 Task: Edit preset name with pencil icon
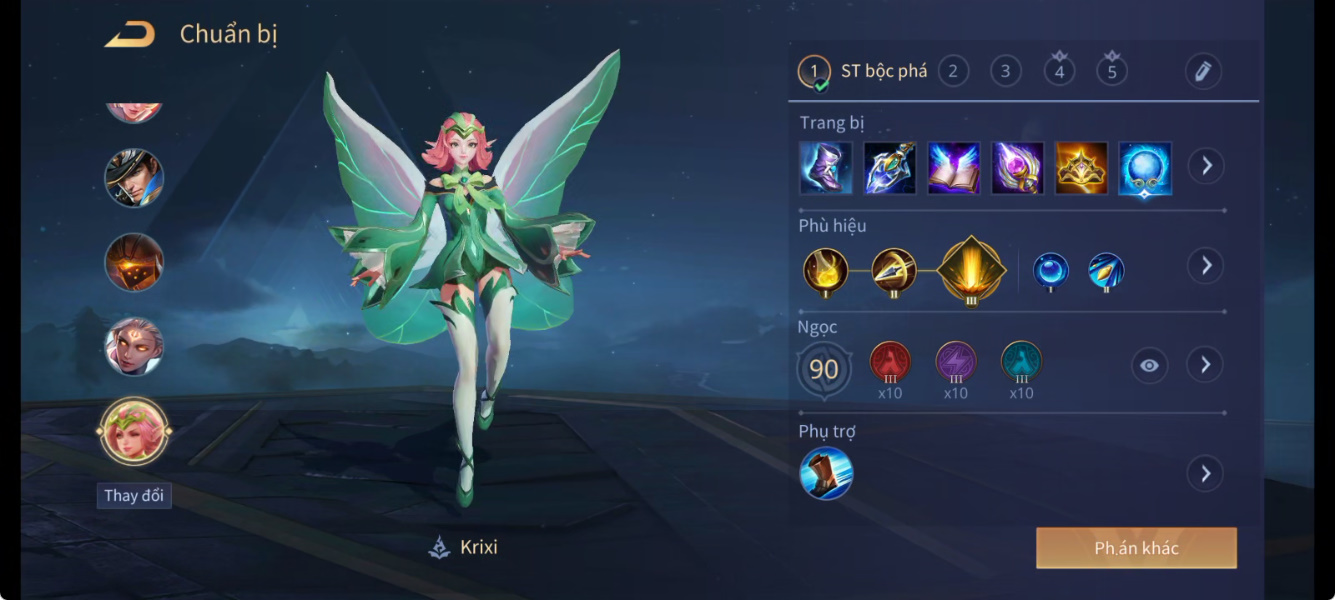tap(1203, 71)
